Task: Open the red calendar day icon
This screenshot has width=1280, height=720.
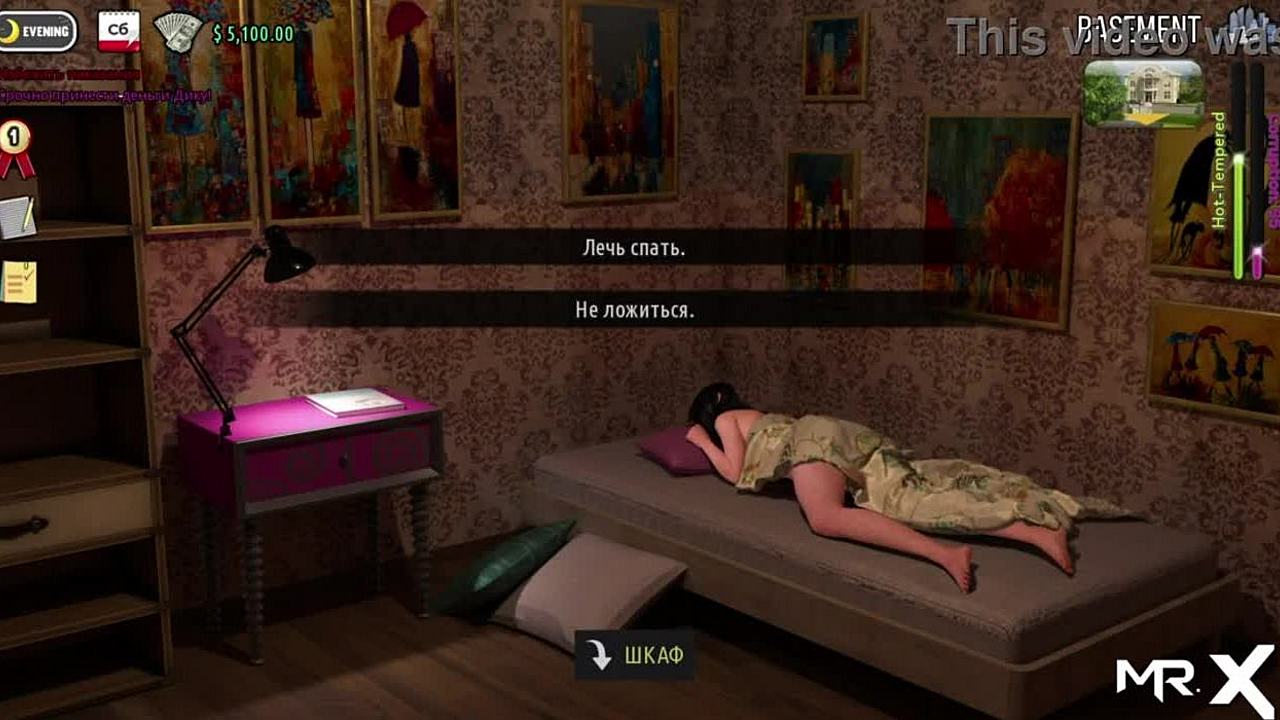Action: [118, 31]
